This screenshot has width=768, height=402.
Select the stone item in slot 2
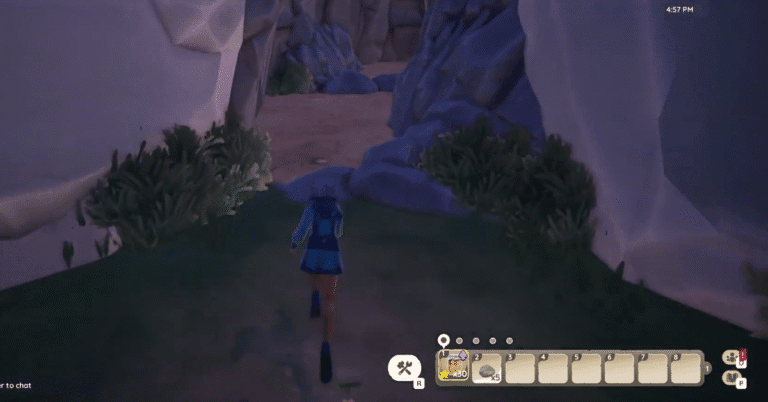[487, 369]
